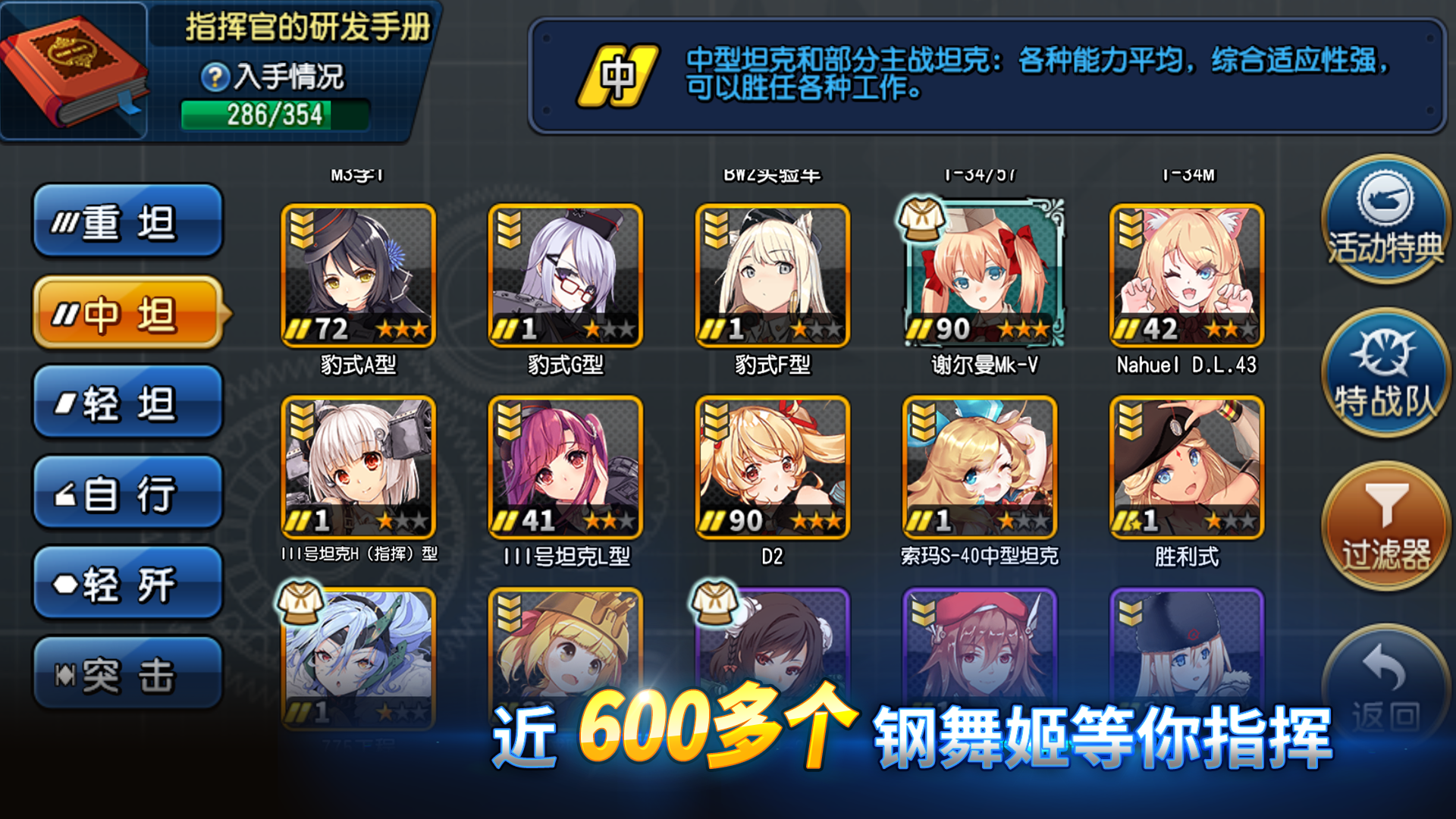
Task: Switch to the 重坦 heavy tank tab
Action: click(127, 221)
